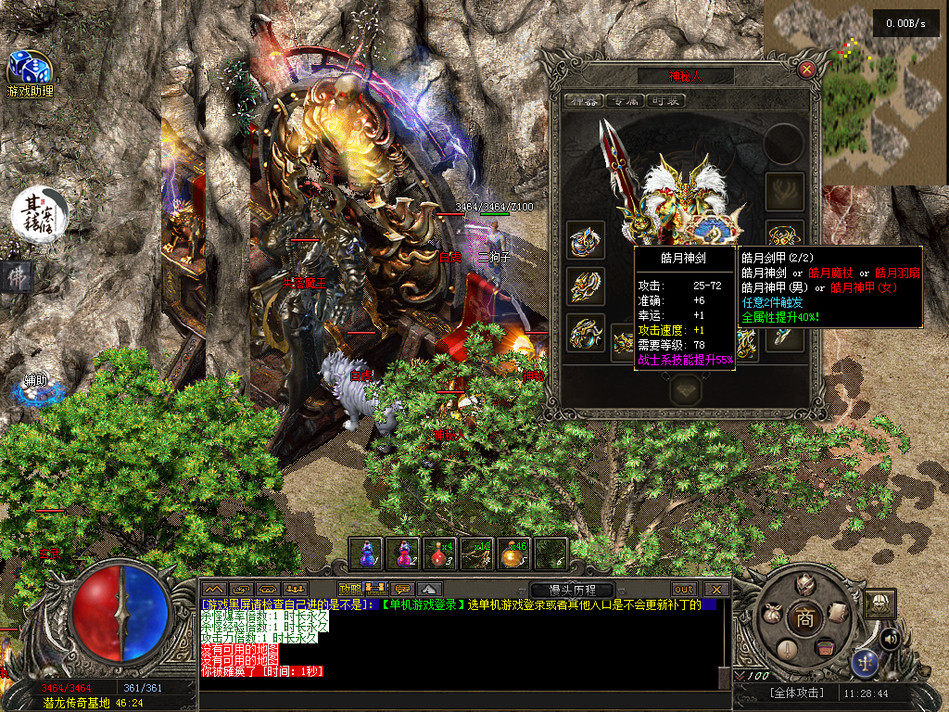Click the minimap
949x712 pixels.
(855, 93)
